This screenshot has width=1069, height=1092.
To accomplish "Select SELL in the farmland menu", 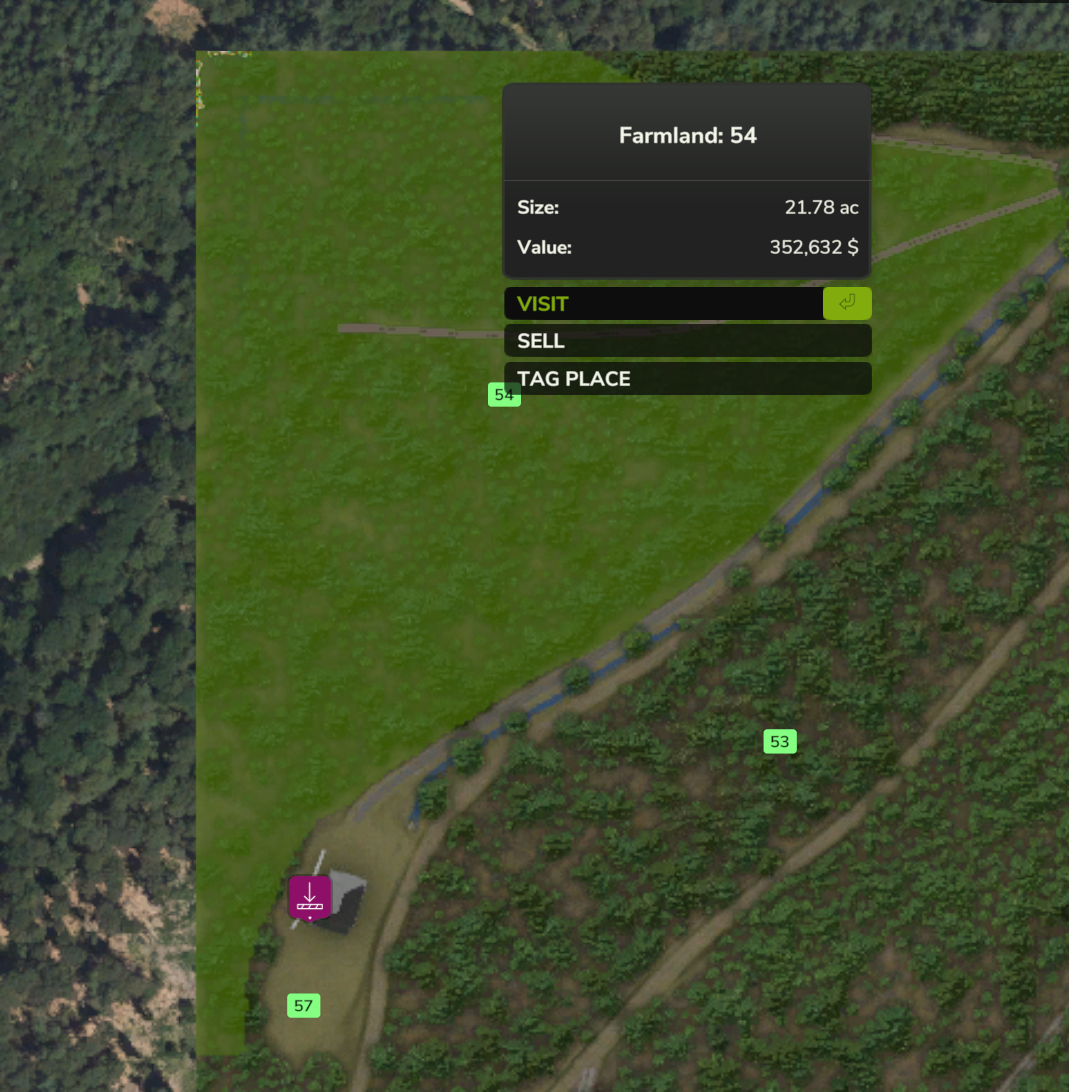I will point(687,341).
